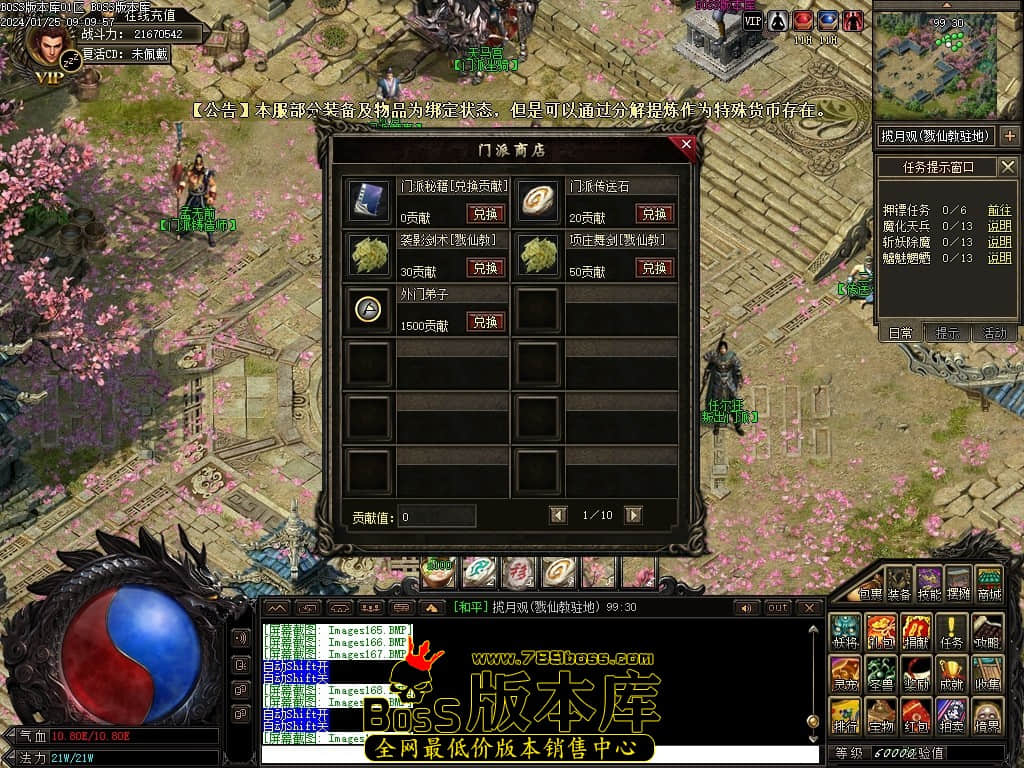Image resolution: width=1024 pixels, height=768 pixels.
Task: Exchange 20 contribution for 门派传送石
Action: (654, 213)
